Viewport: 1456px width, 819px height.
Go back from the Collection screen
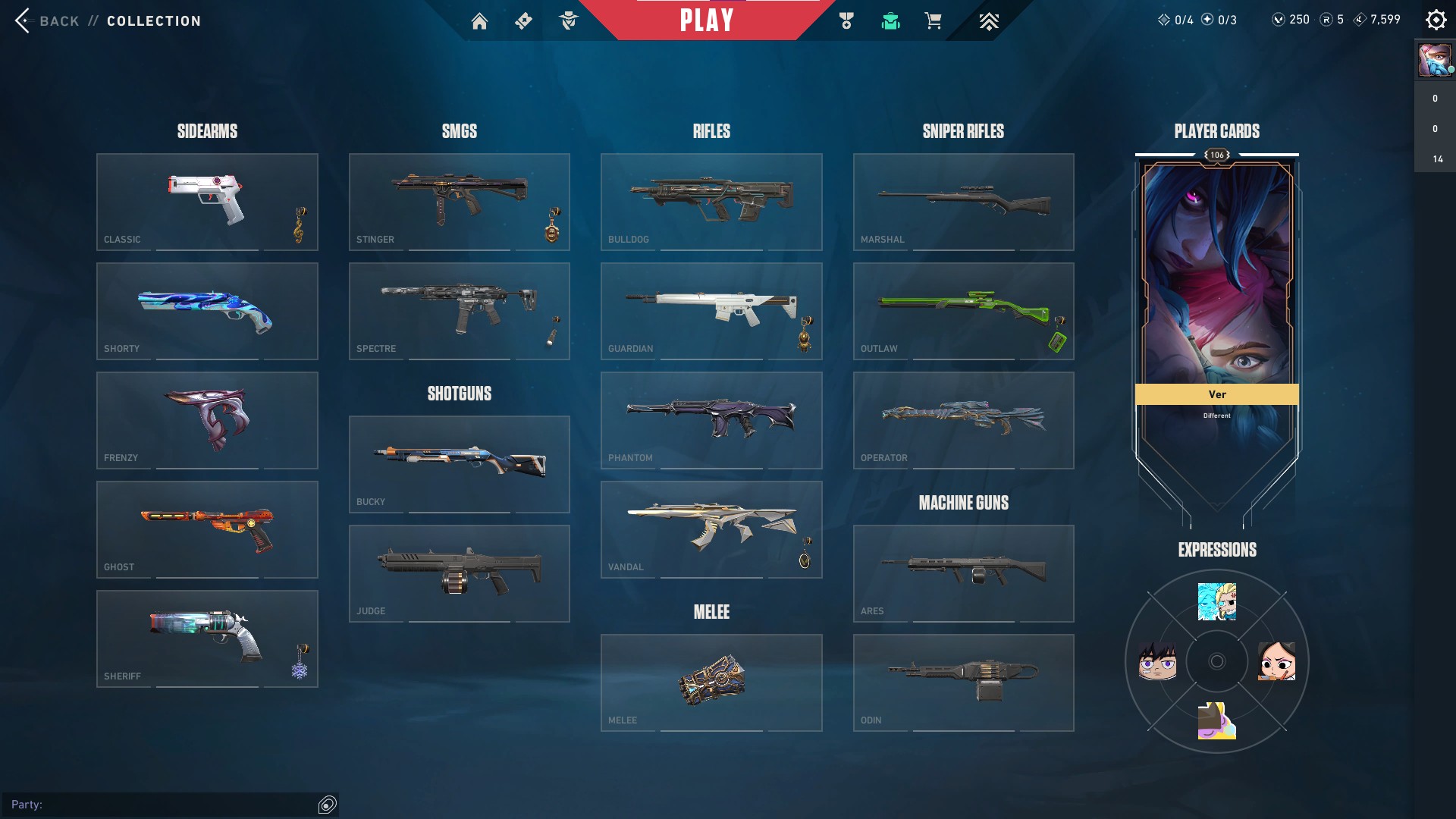pos(47,20)
